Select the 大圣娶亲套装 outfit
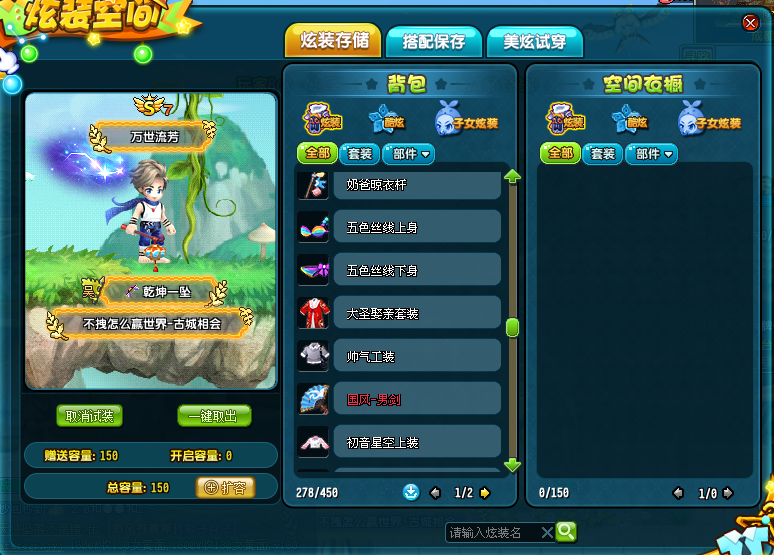The image size is (774, 555). (400, 313)
